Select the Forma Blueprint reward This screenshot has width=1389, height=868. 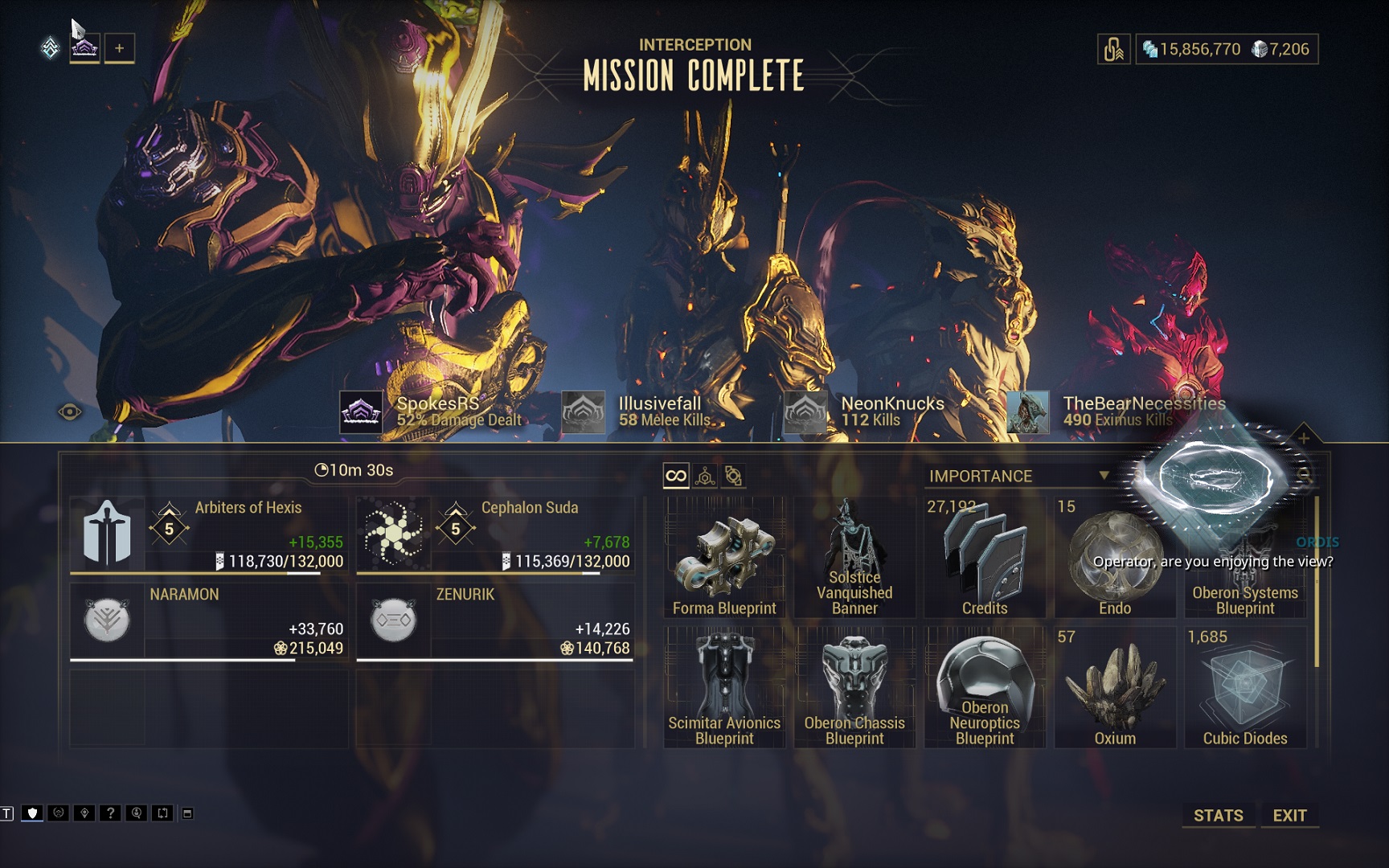click(724, 558)
